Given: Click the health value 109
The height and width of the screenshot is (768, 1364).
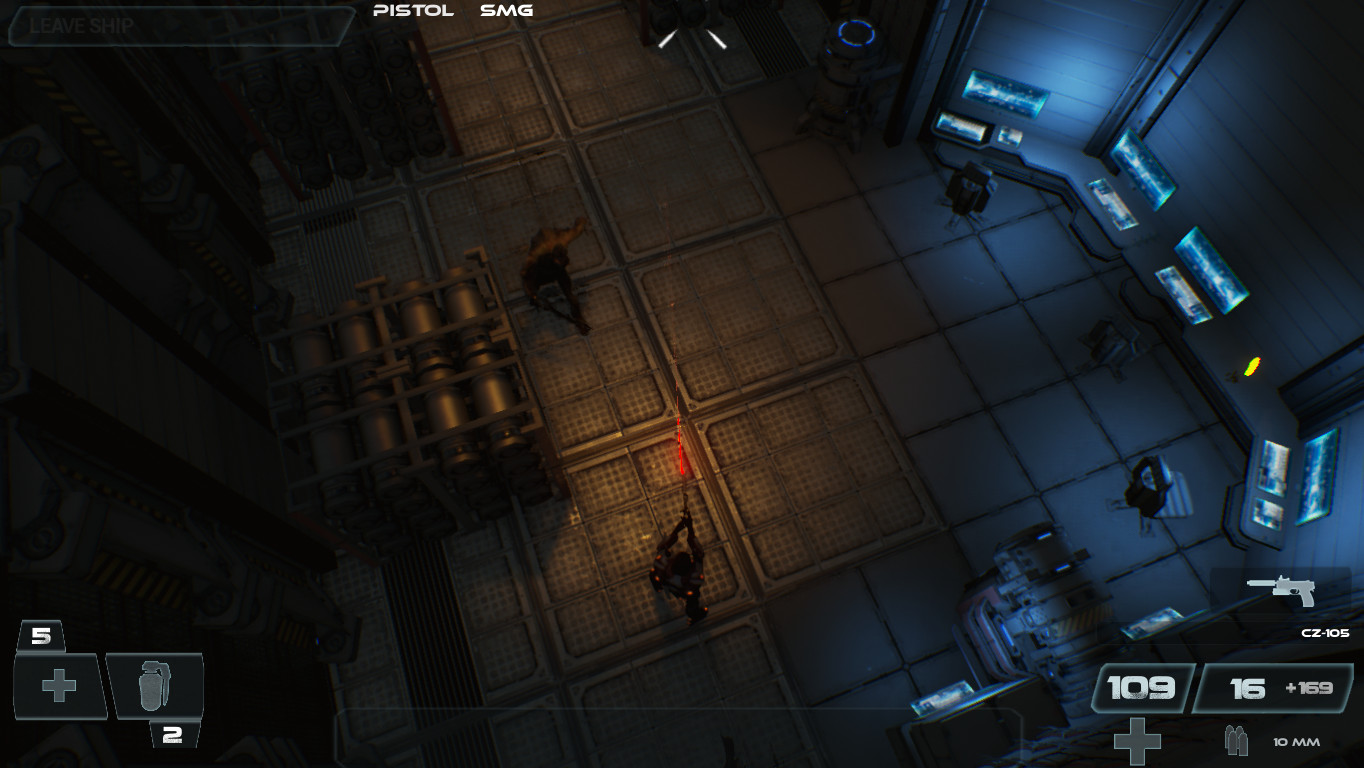Looking at the screenshot, I should [1142, 687].
